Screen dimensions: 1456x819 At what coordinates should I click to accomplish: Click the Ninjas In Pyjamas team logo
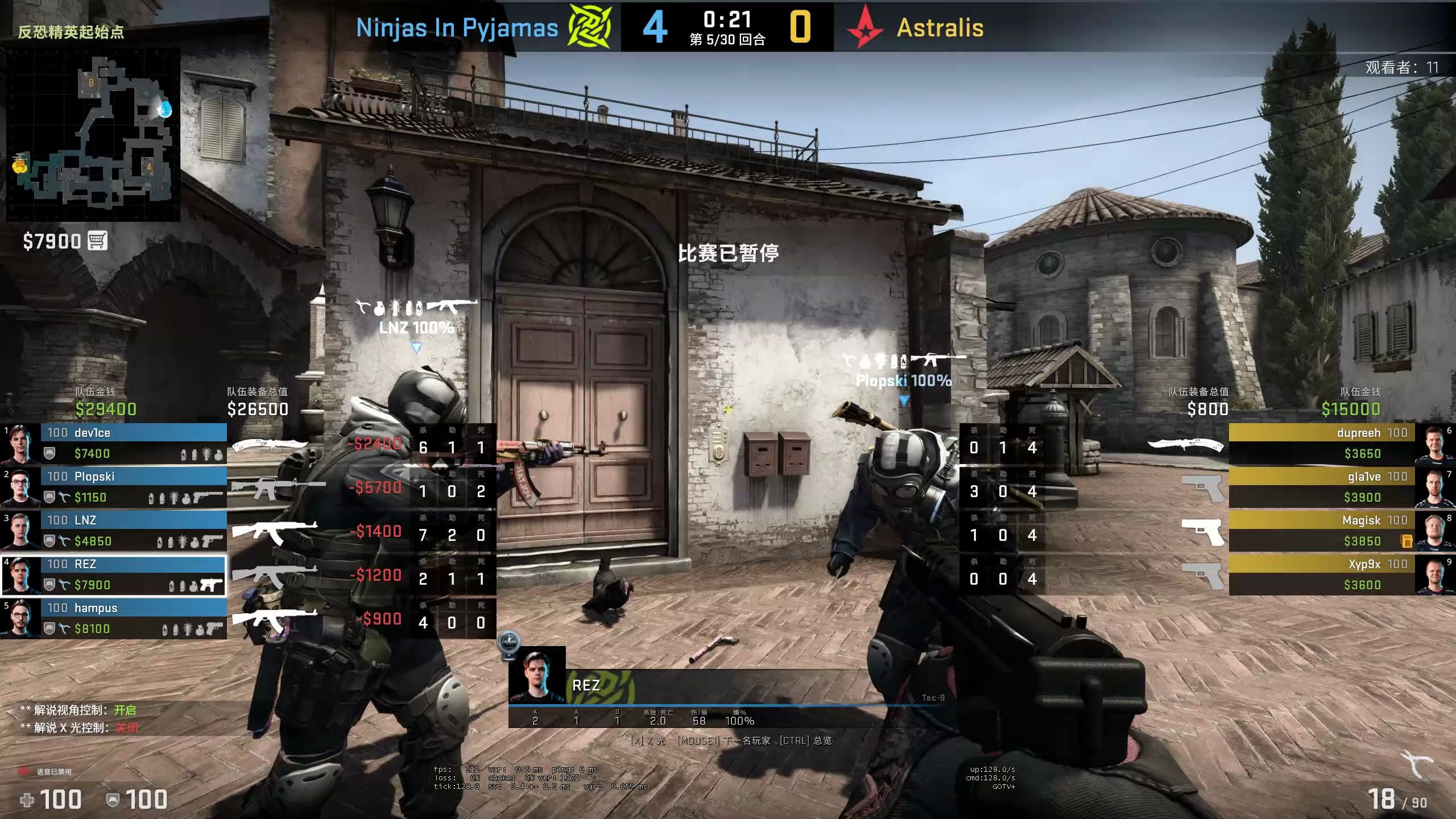[x=590, y=27]
